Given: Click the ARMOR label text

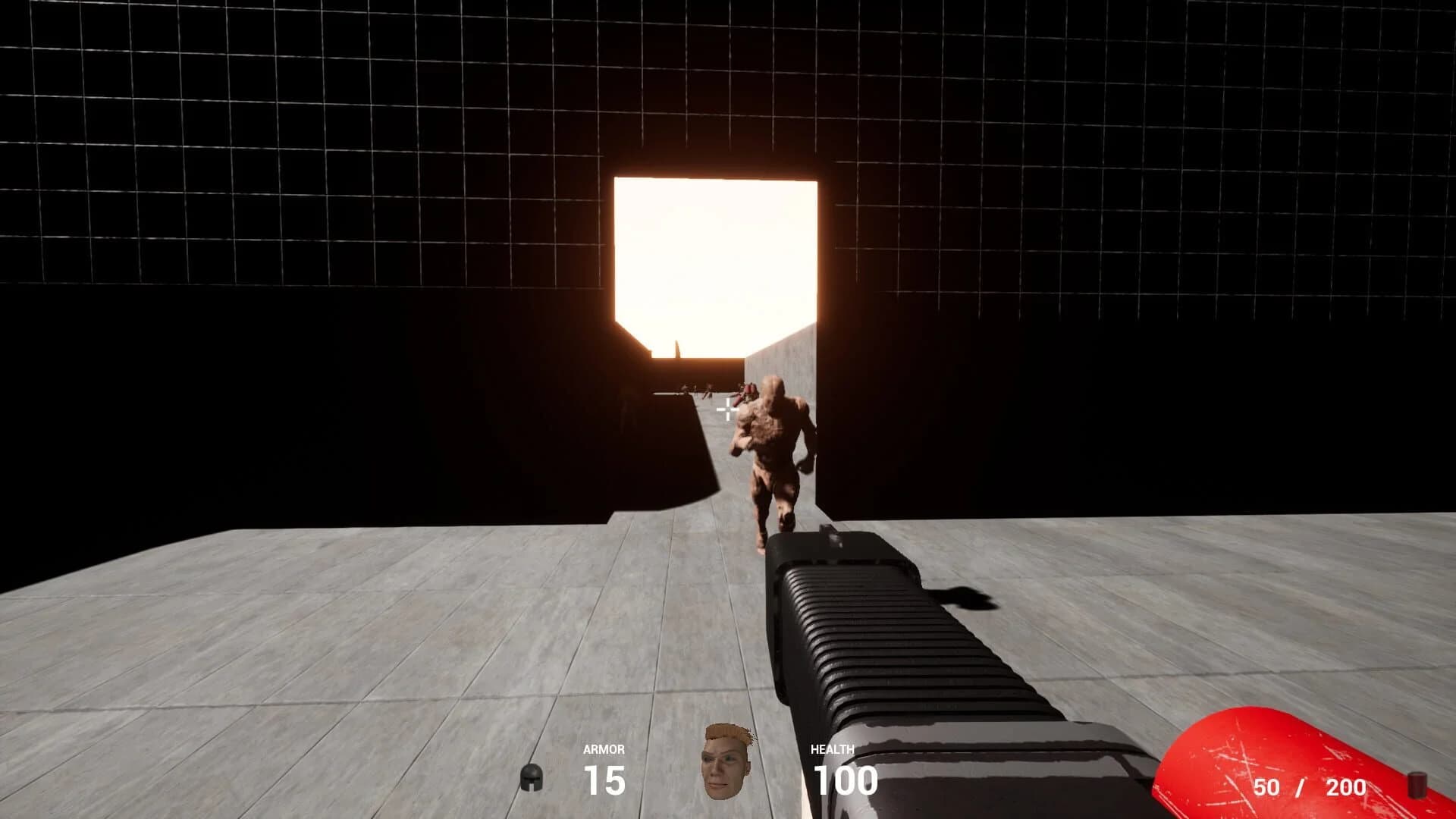Looking at the screenshot, I should [x=603, y=751].
